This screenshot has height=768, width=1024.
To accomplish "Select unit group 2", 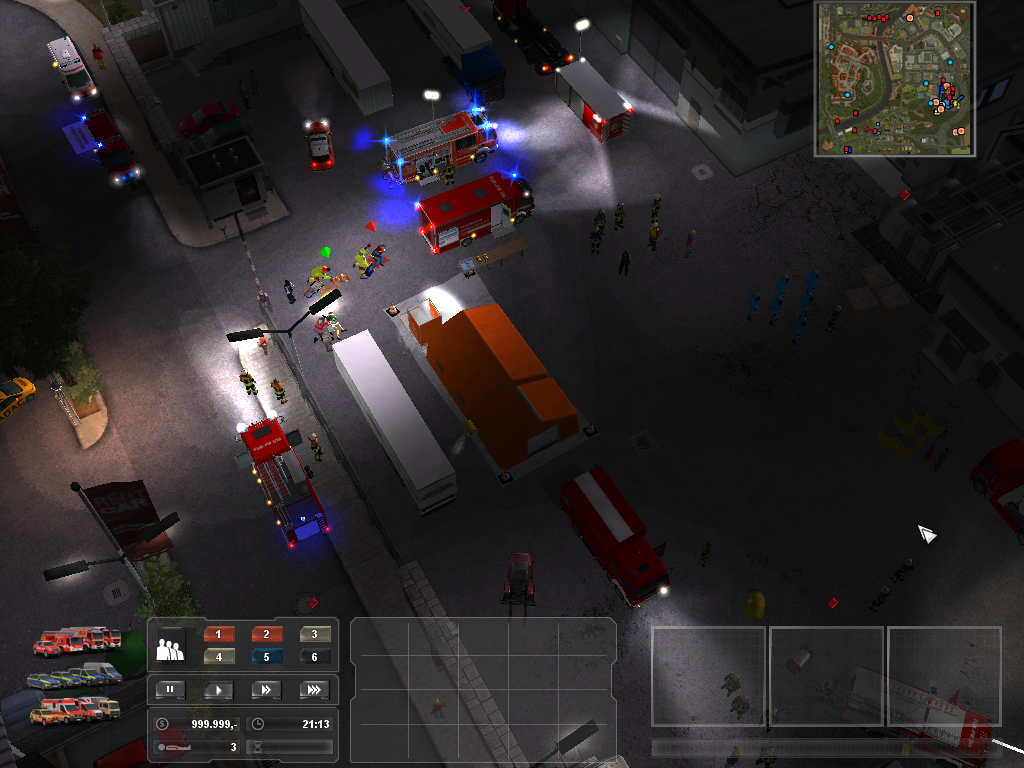I will tap(267, 634).
